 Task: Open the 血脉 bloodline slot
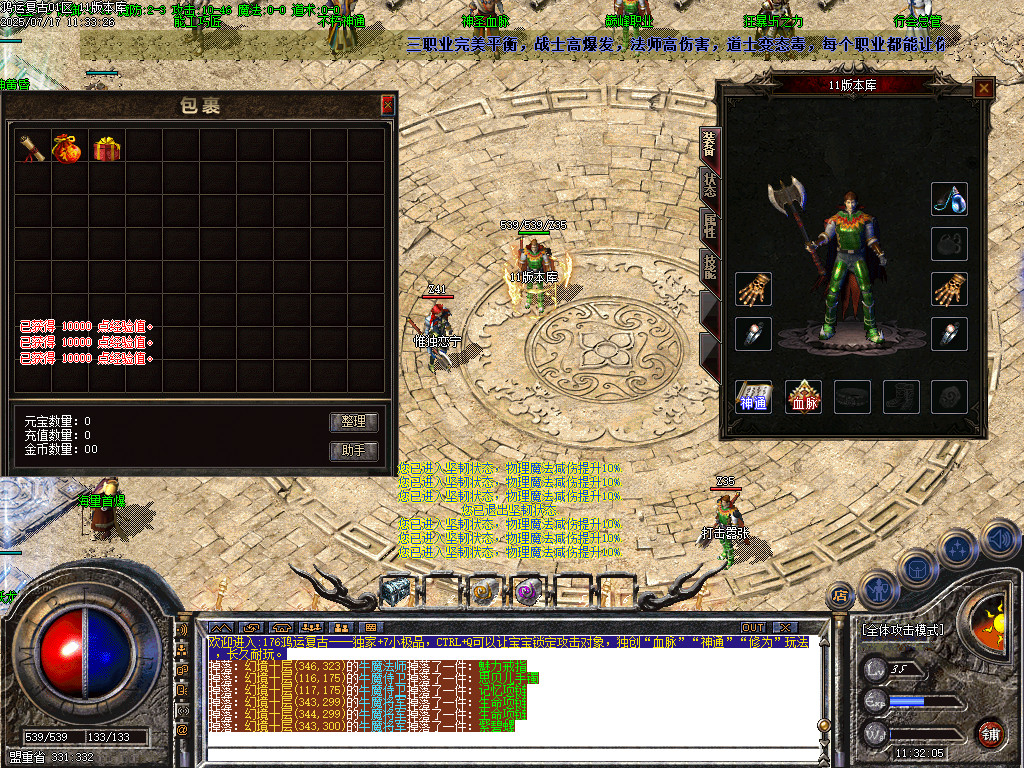click(802, 397)
